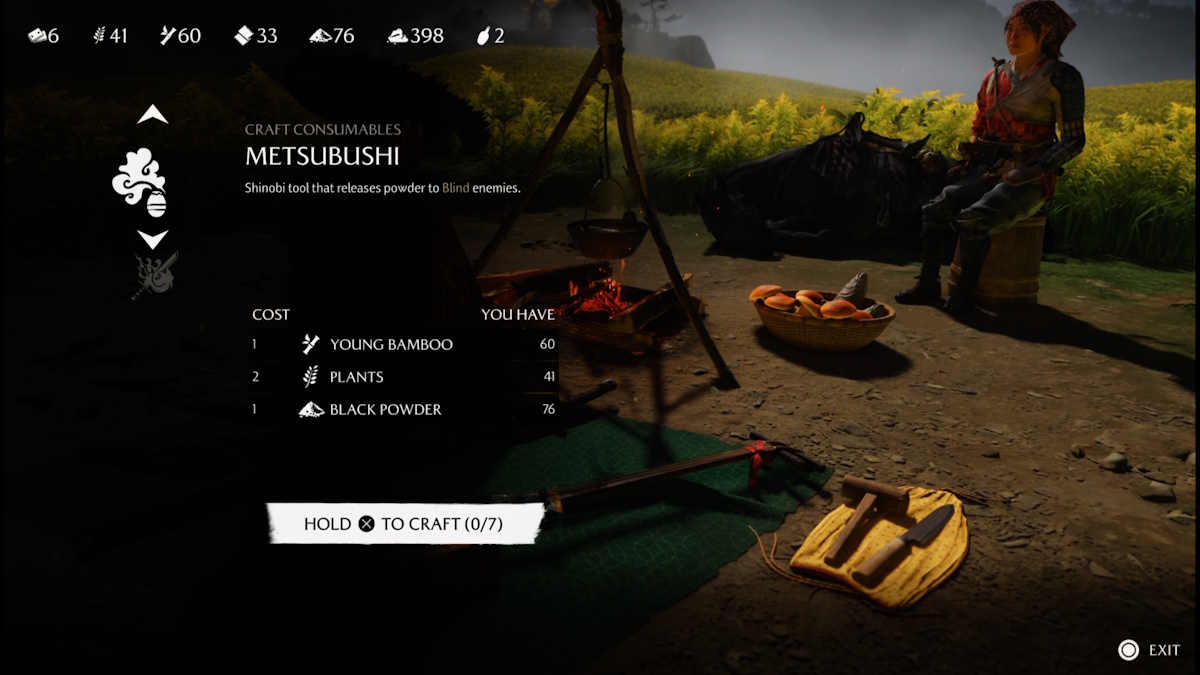Select the Young Bamboo cost row
The height and width of the screenshot is (675, 1200).
pos(404,344)
